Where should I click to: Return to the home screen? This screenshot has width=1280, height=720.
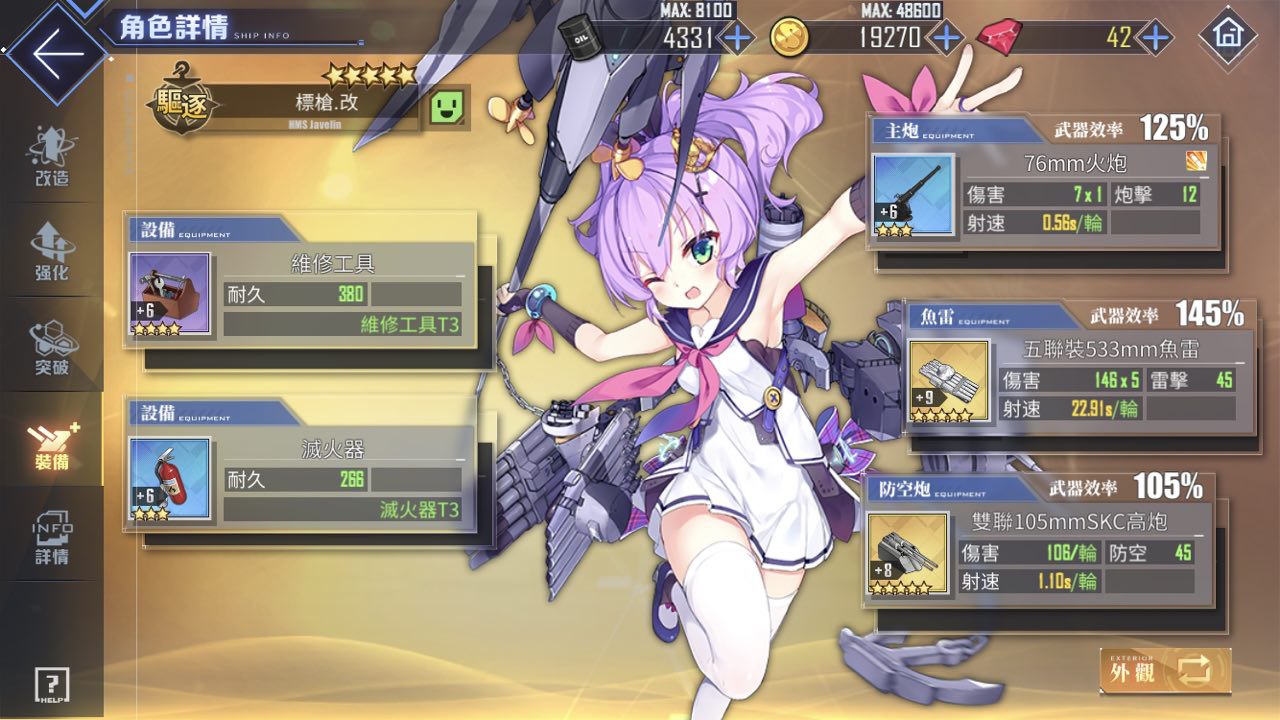click(x=1227, y=36)
